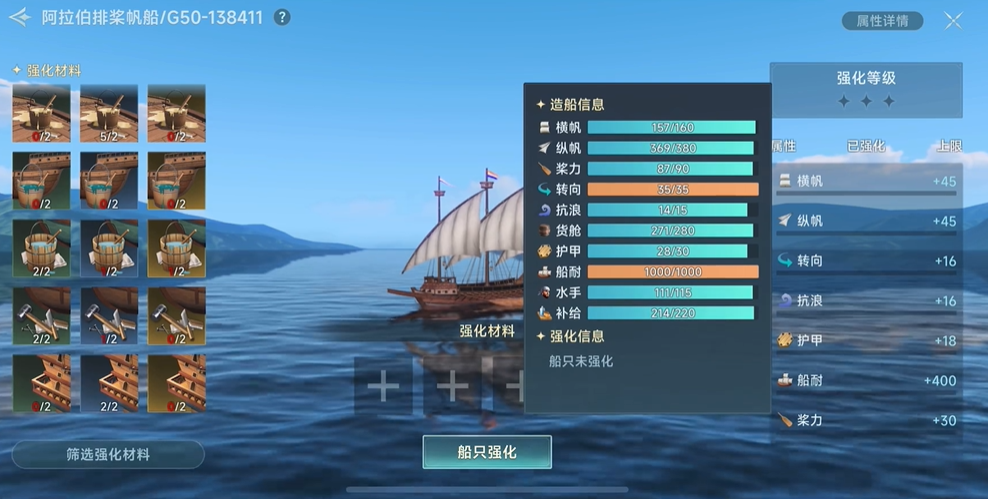The height and width of the screenshot is (499, 988).
Task: Pick the wooden hull material showing 2/2
Action: click(108, 383)
